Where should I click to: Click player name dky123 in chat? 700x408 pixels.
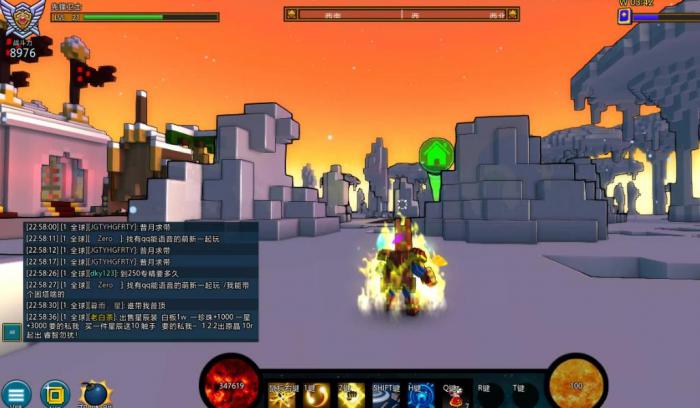[101, 273]
